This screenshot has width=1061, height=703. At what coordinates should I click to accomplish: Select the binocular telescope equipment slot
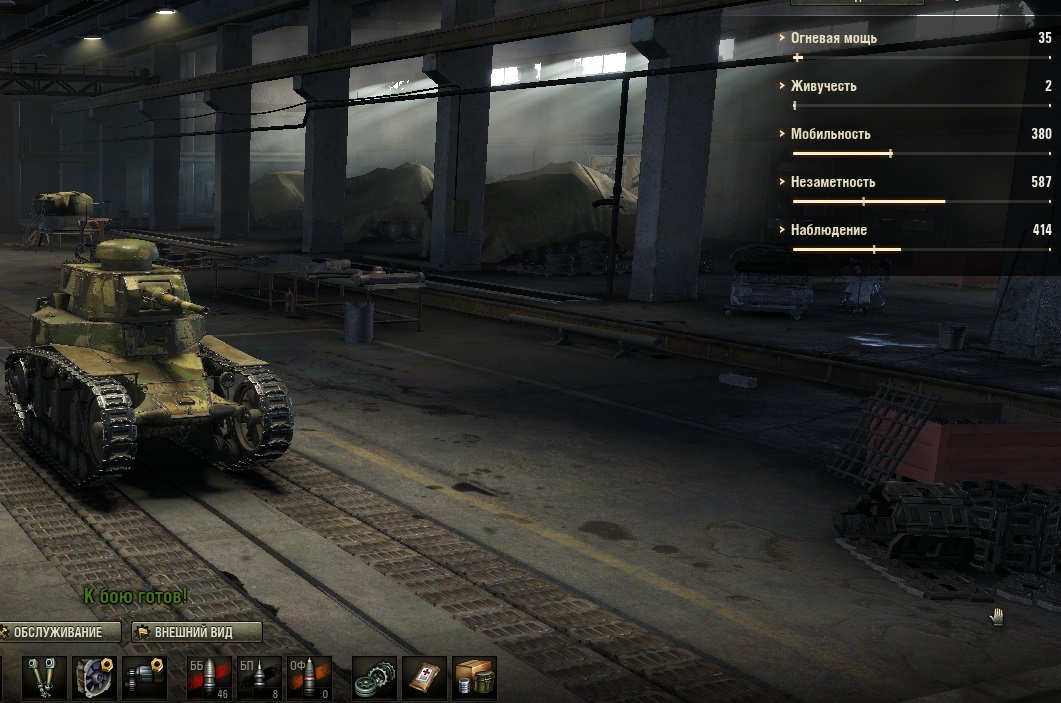point(43,678)
